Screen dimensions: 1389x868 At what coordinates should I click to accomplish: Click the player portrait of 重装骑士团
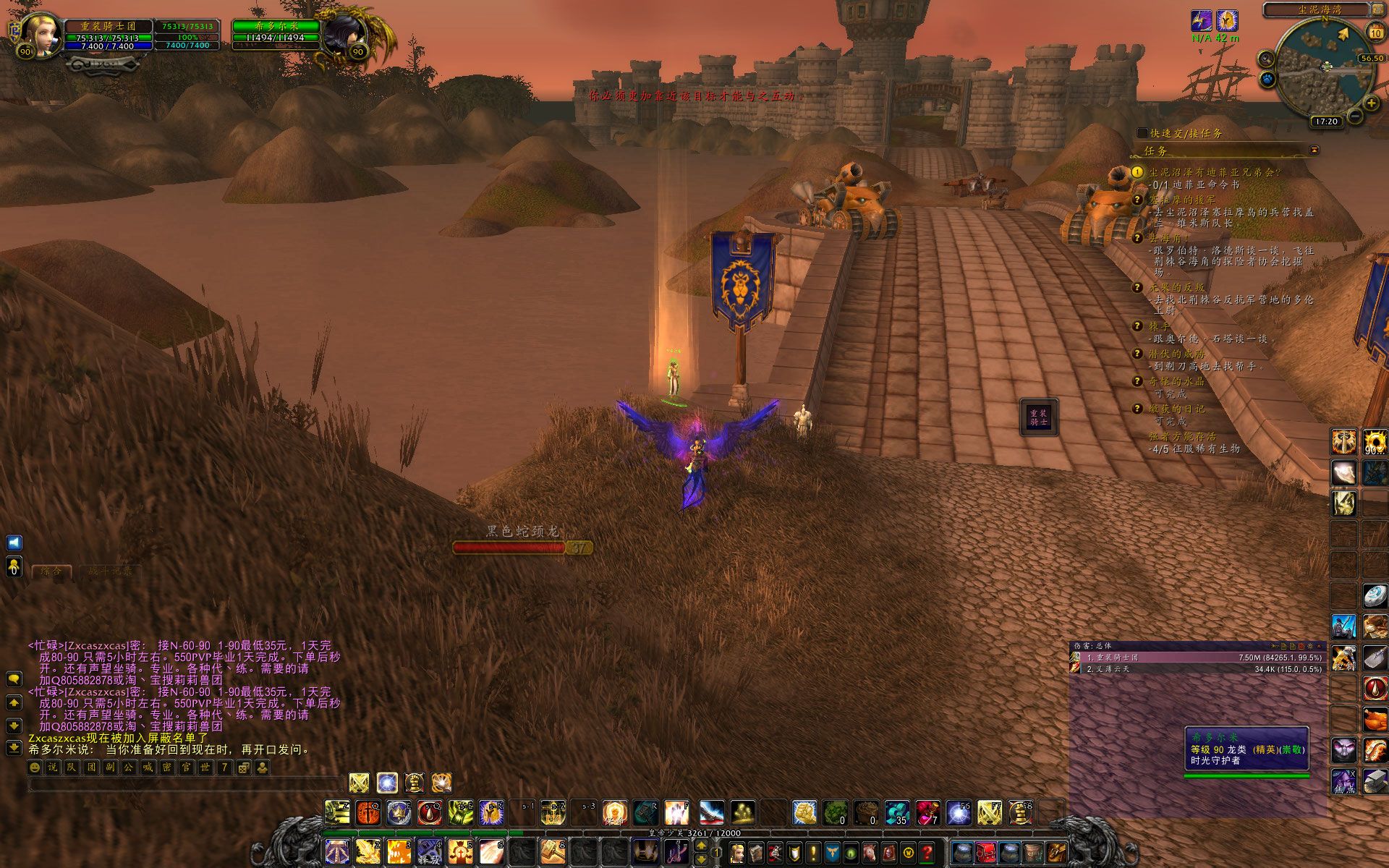40,33
